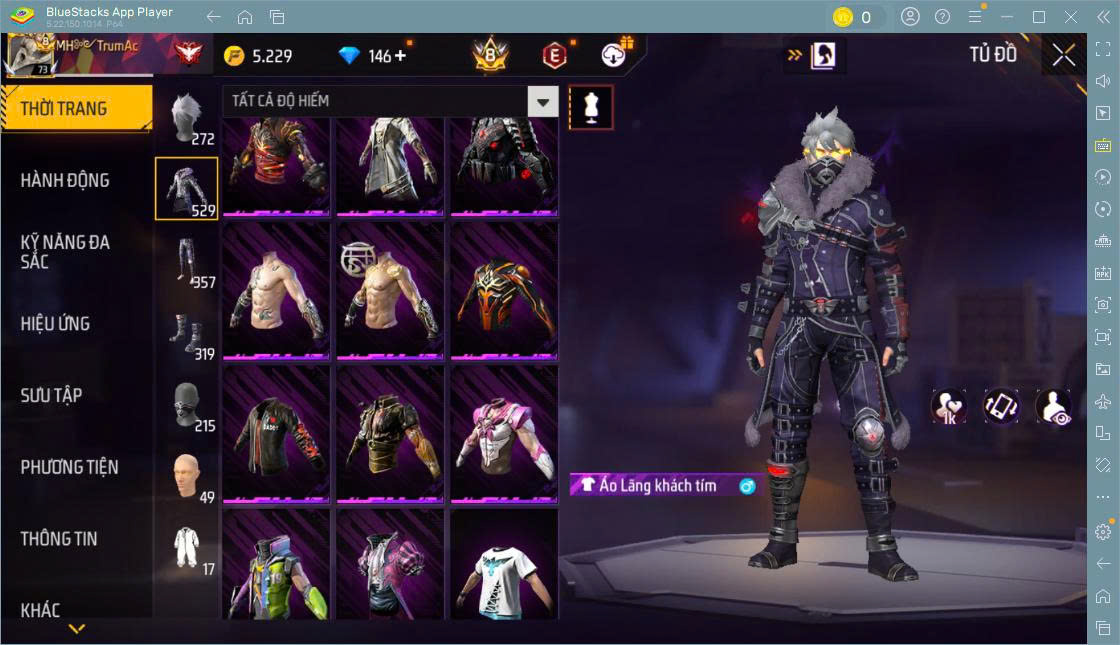
Task: Select the Hiệu Ứng category
Action: pyautogui.click(x=56, y=324)
